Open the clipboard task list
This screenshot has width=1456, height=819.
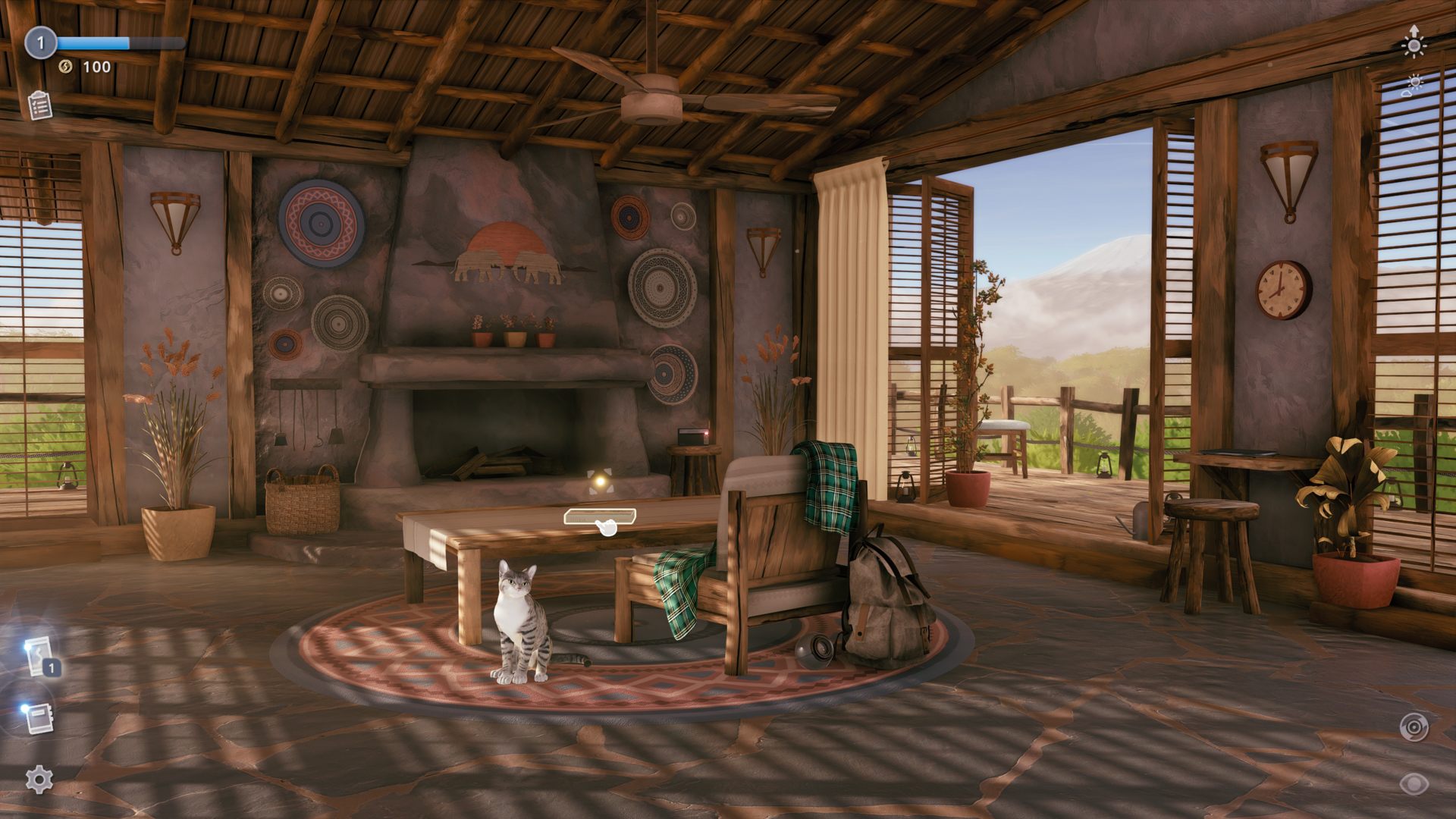tap(39, 105)
